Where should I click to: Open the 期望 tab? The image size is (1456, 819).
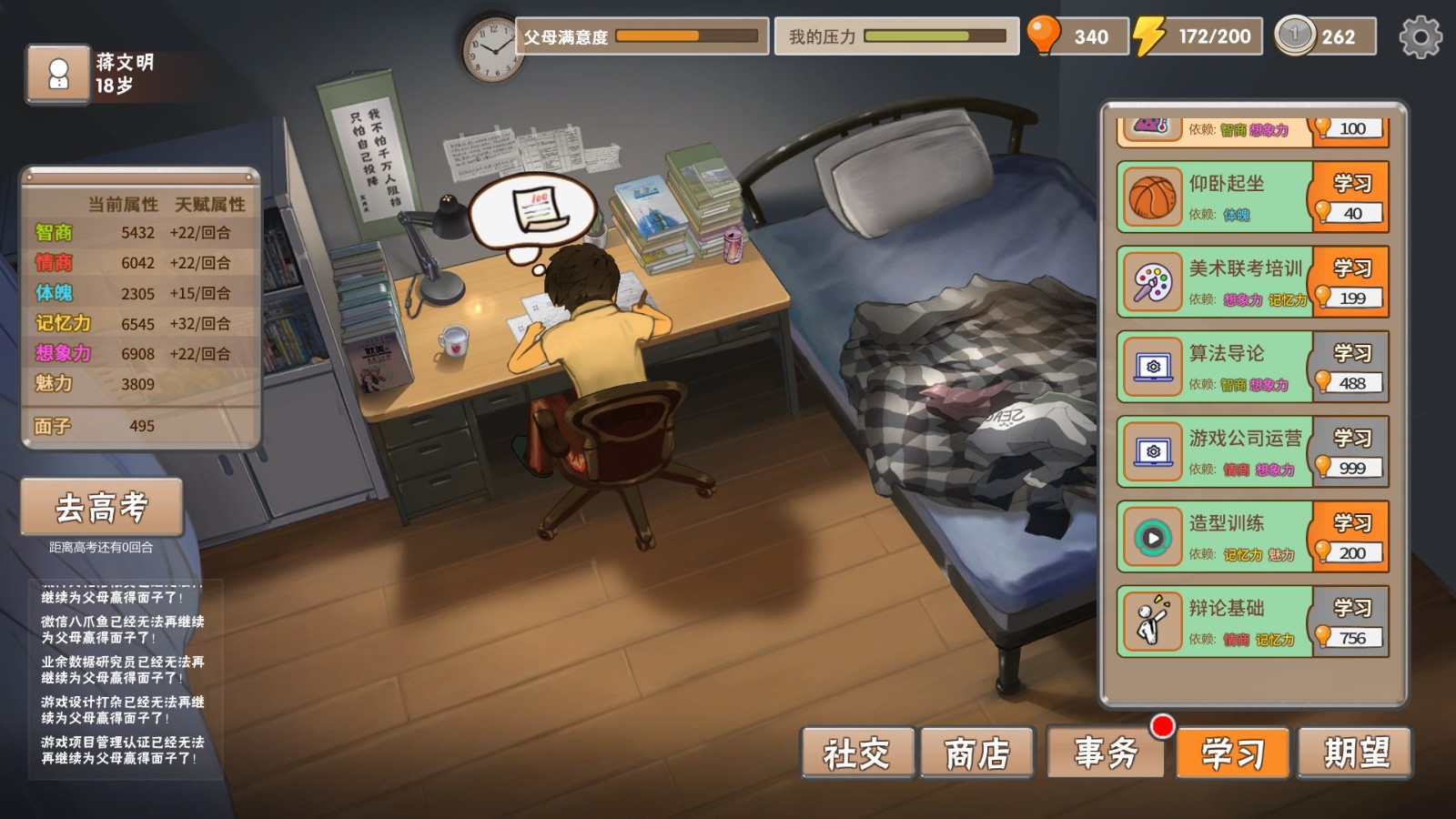click(1356, 753)
